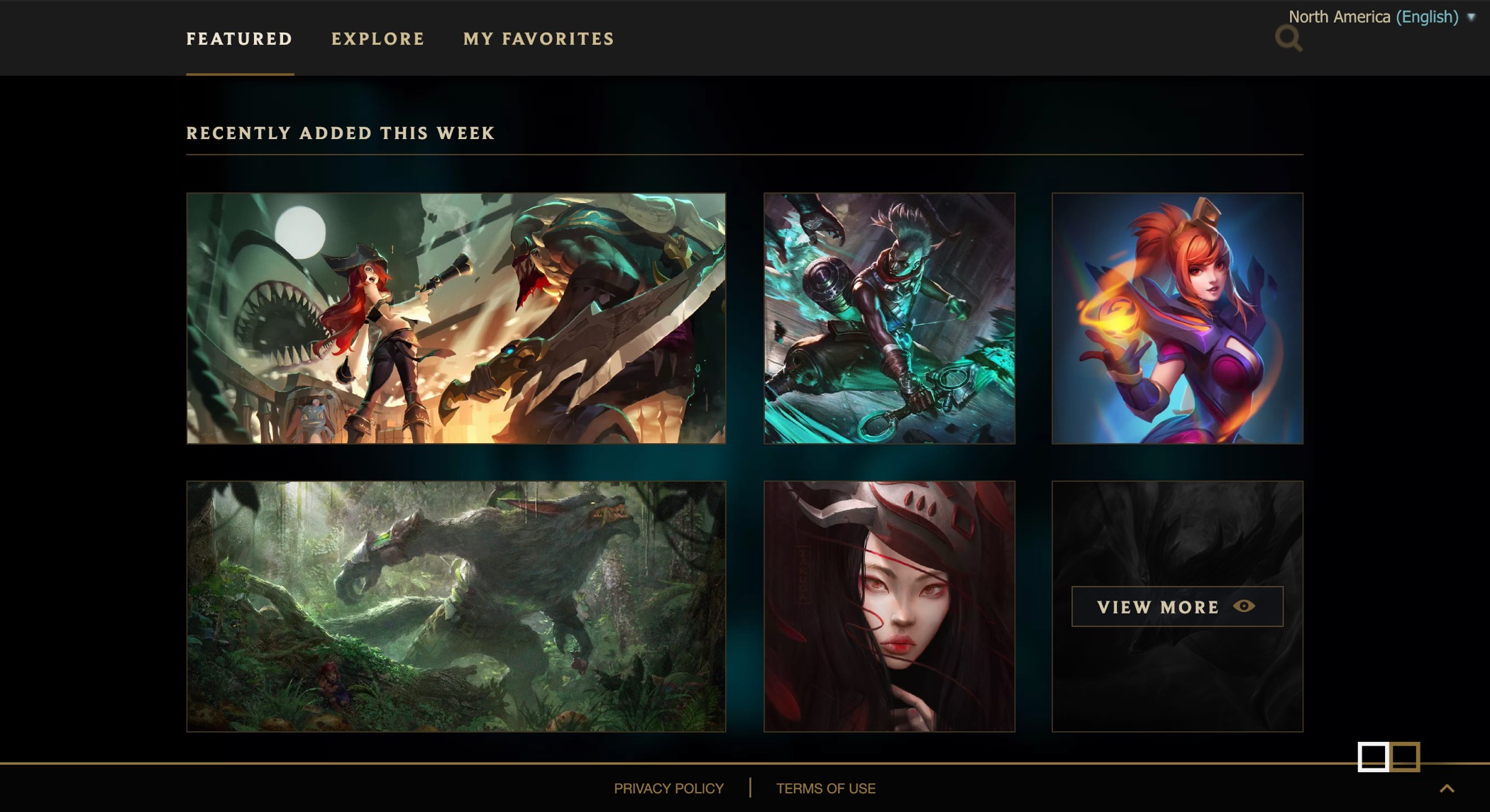The height and width of the screenshot is (812, 1490).
Task: Open the Explore tab
Action: pyautogui.click(x=377, y=39)
